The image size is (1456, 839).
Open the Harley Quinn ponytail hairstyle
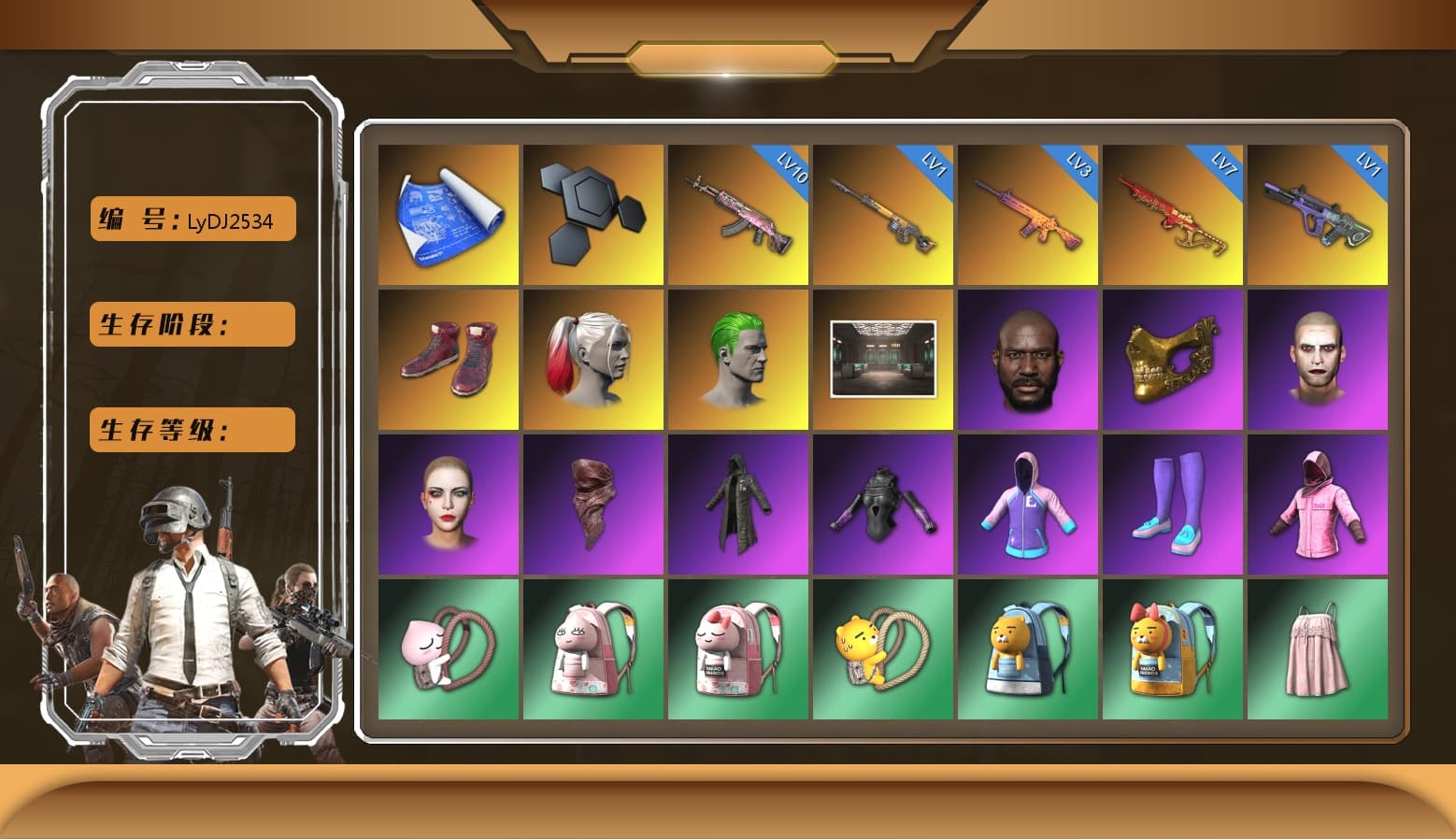point(591,360)
